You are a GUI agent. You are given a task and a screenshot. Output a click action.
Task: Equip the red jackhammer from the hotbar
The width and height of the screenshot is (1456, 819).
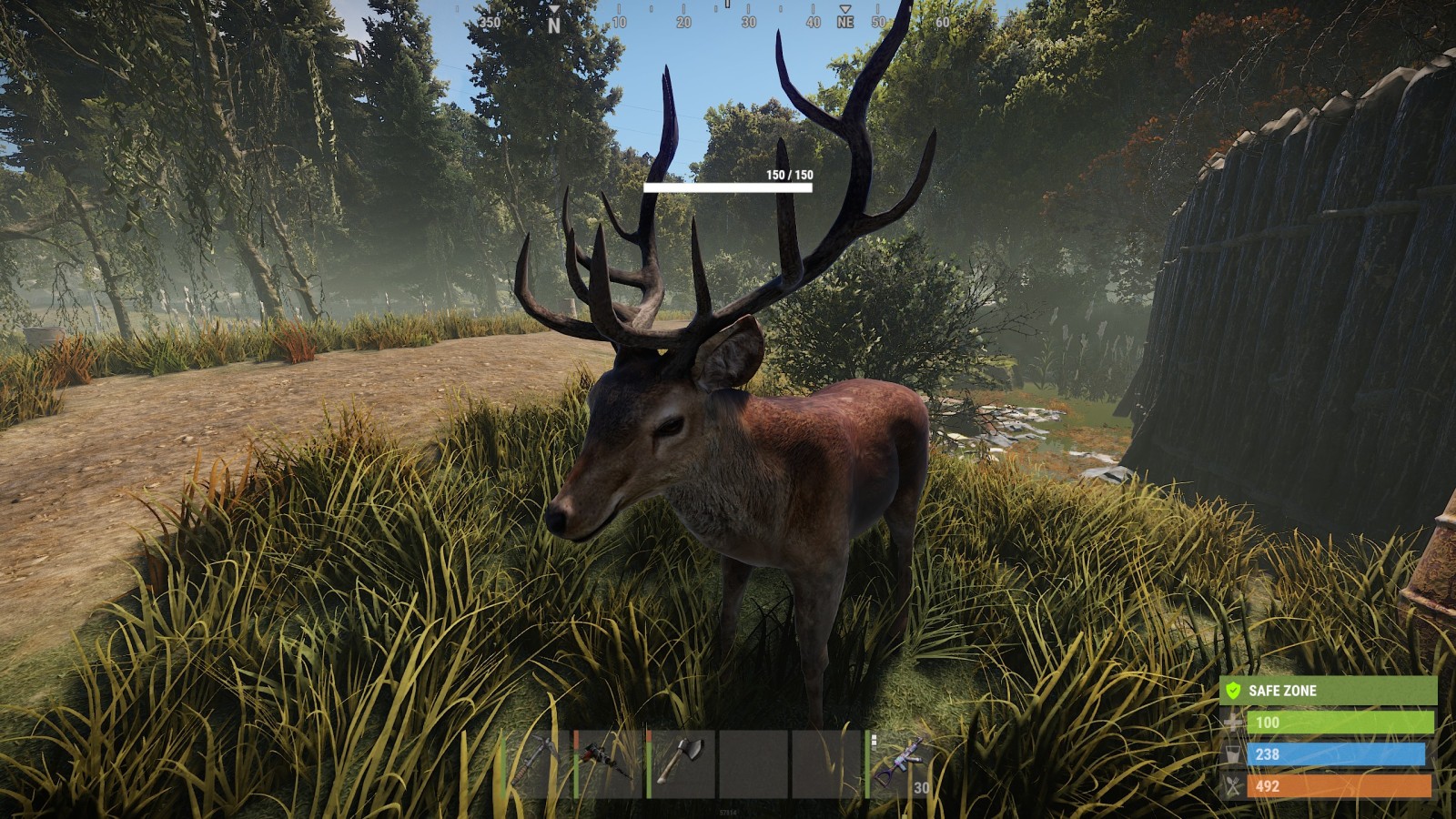(609, 763)
